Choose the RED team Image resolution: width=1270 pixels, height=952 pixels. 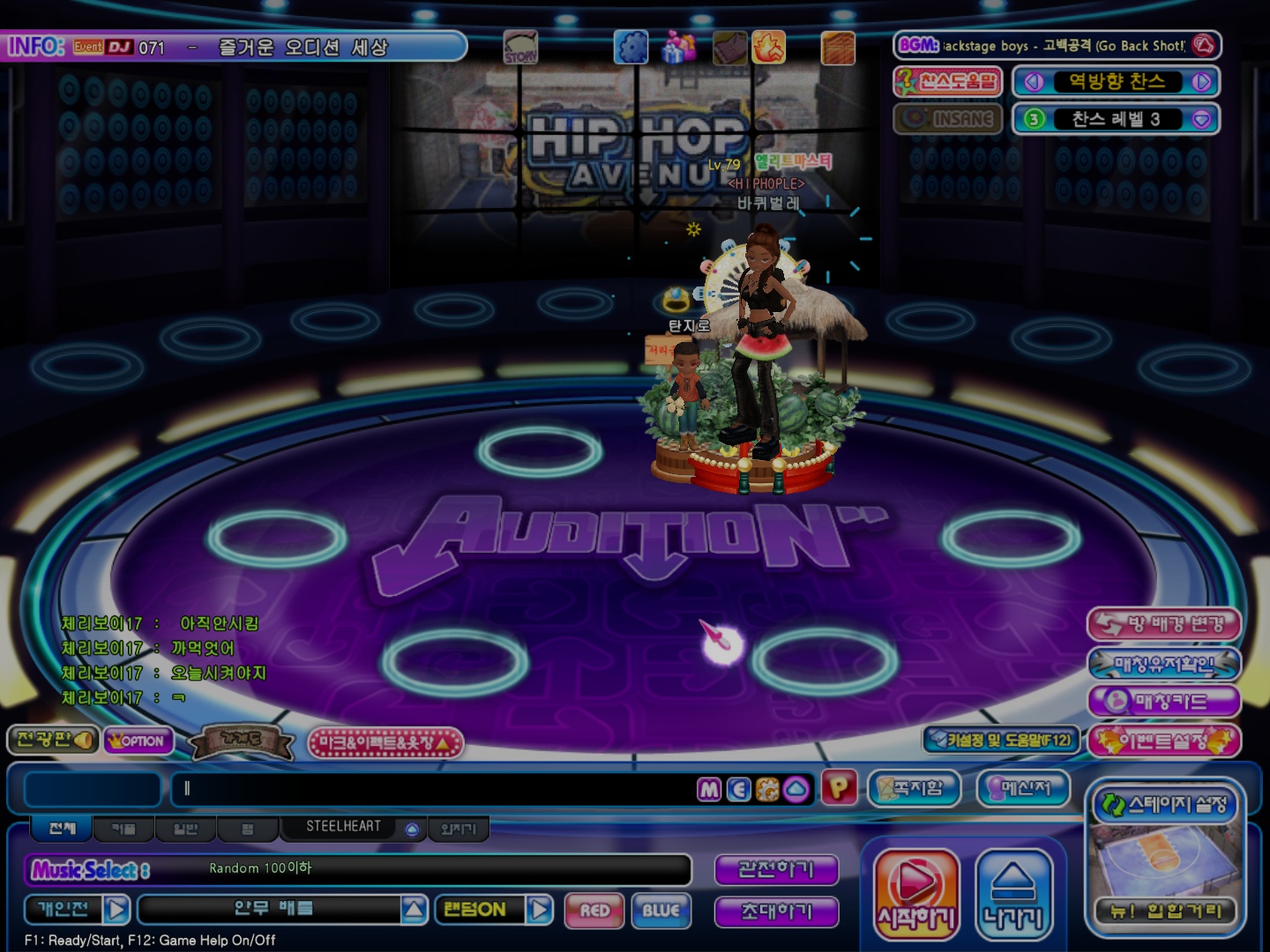pos(595,911)
